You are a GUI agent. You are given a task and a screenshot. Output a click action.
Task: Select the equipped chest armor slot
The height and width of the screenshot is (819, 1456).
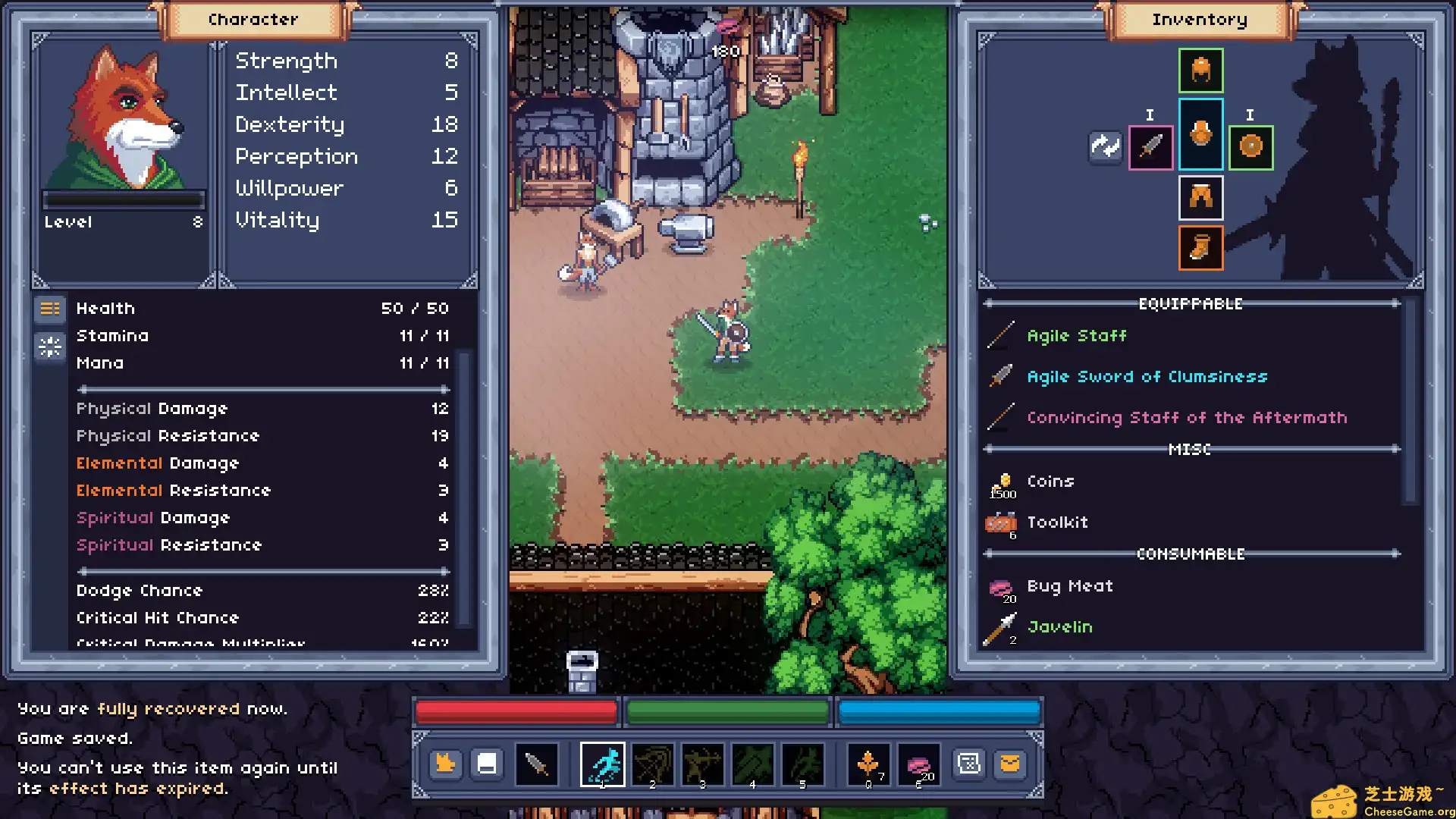(1200, 134)
